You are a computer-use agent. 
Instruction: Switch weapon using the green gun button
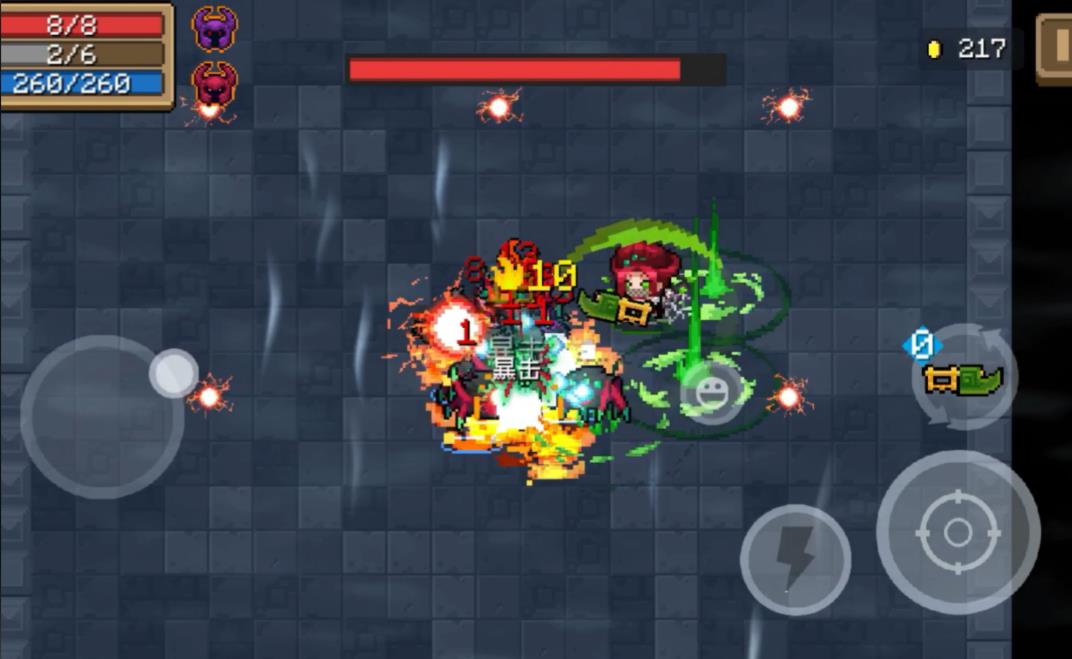coord(964,379)
